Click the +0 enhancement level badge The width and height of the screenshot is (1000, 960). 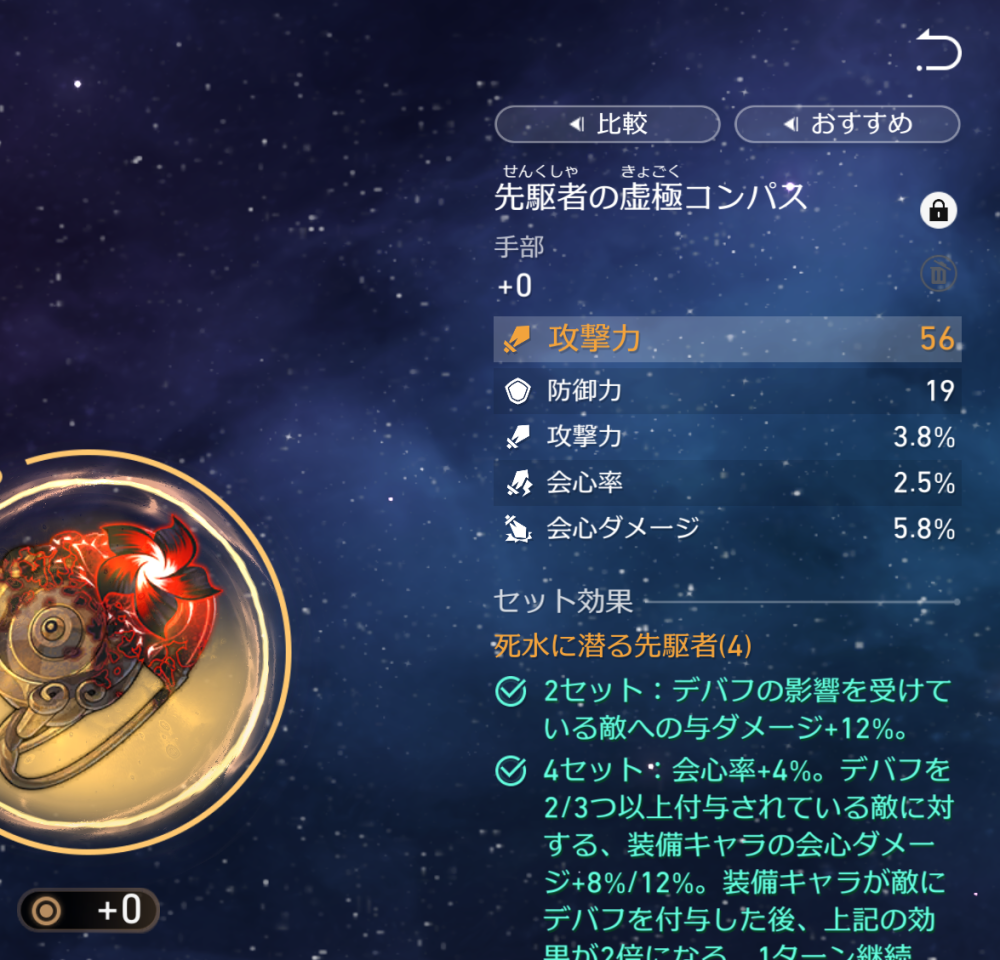[x=89, y=910]
